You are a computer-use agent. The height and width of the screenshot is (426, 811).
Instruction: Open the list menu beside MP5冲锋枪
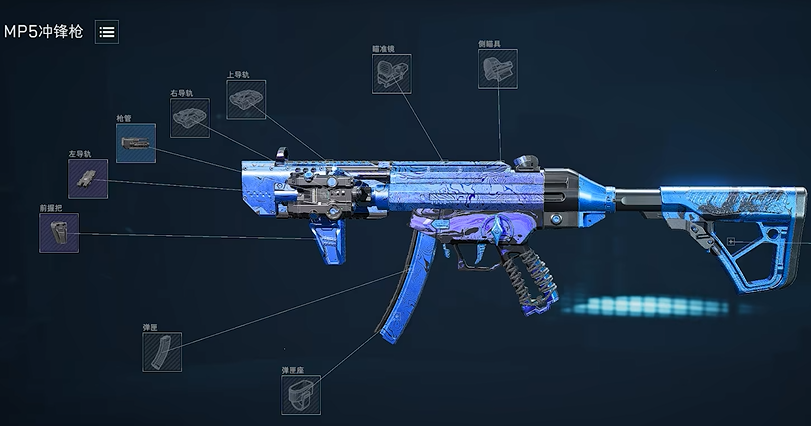point(107,32)
